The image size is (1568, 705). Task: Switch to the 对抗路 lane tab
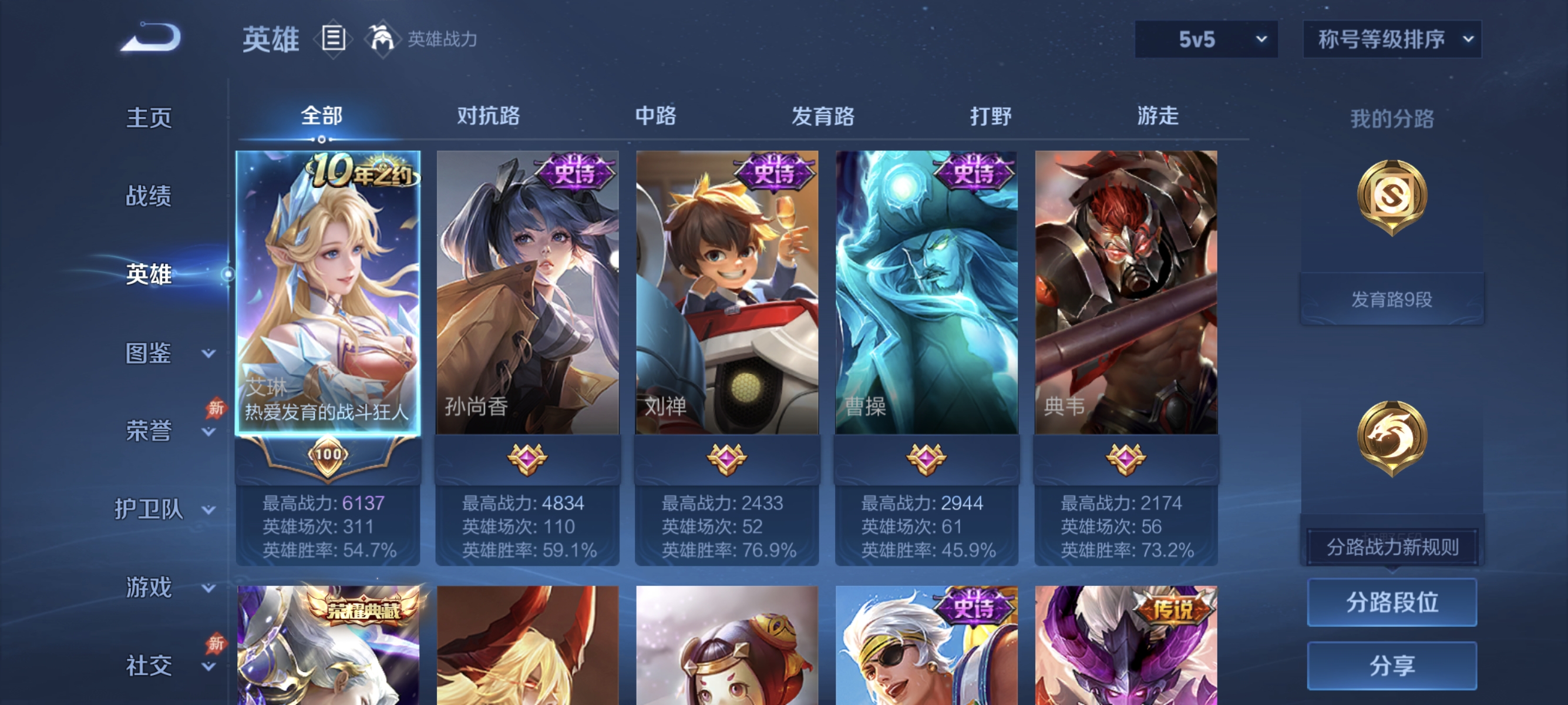[489, 117]
